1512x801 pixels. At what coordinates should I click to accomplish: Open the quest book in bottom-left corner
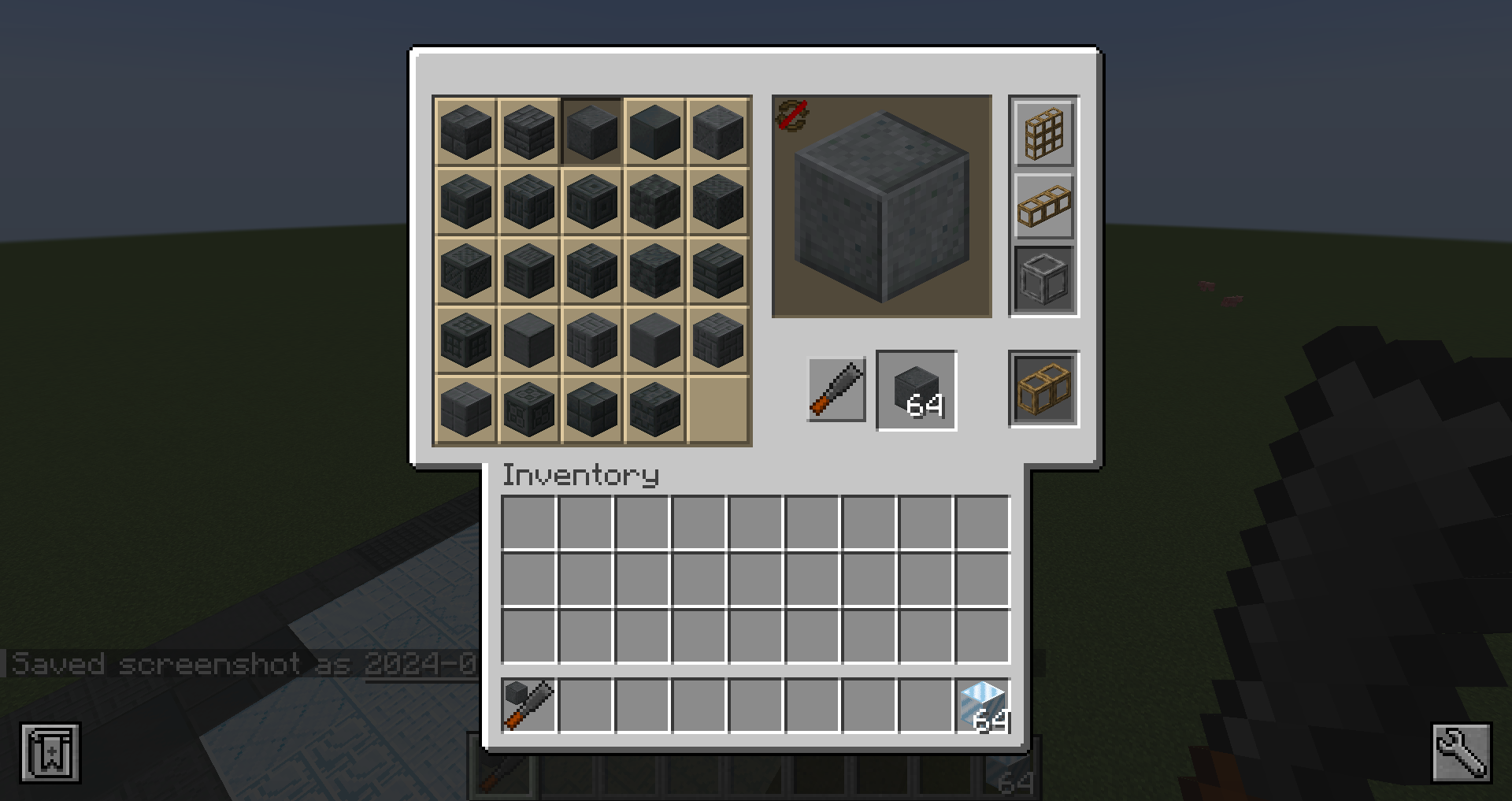[x=50, y=752]
